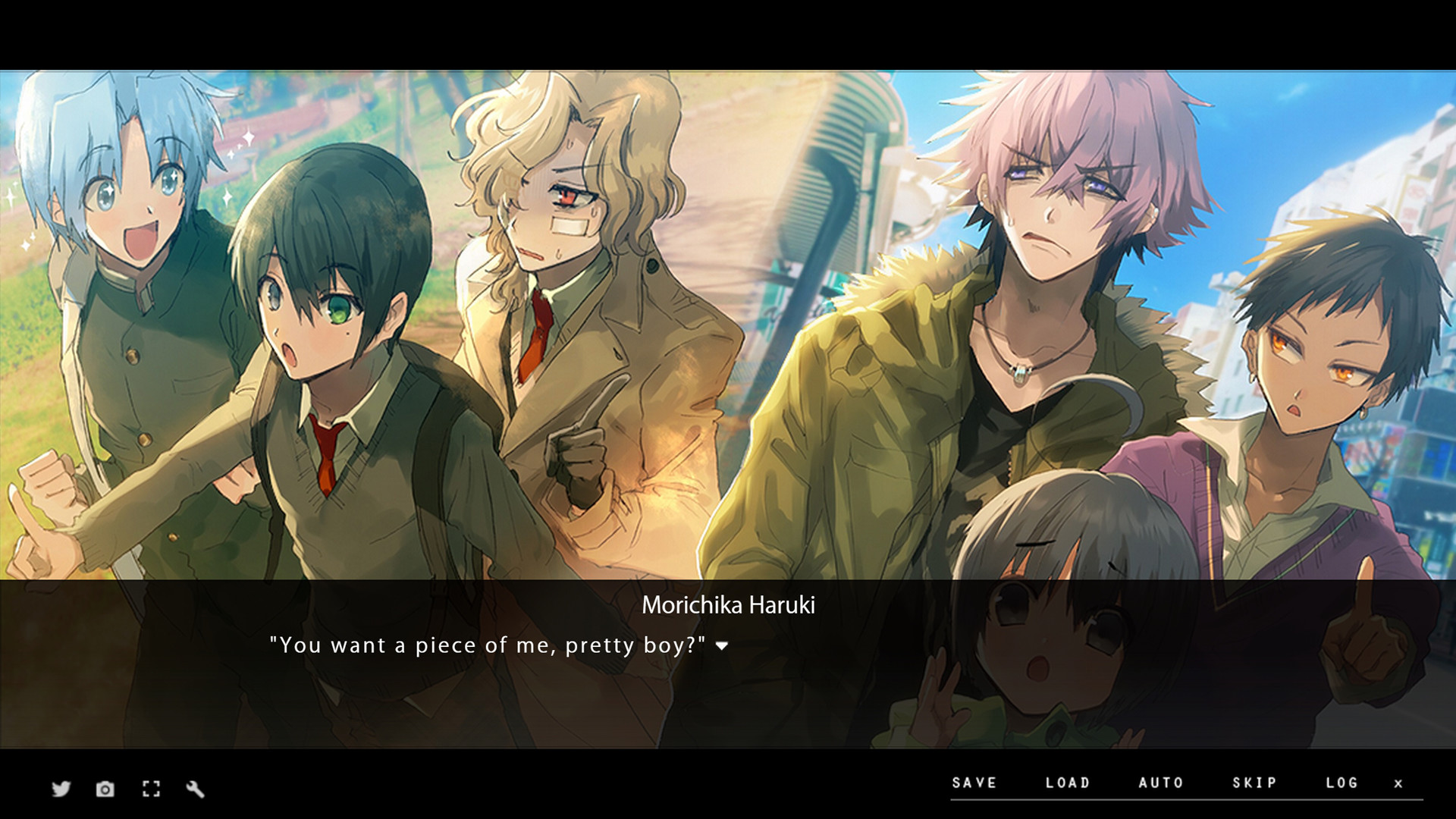Click the speaker name Morichika Haruki
This screenshot has height=819, width=1456.
(x=730, y=606)
